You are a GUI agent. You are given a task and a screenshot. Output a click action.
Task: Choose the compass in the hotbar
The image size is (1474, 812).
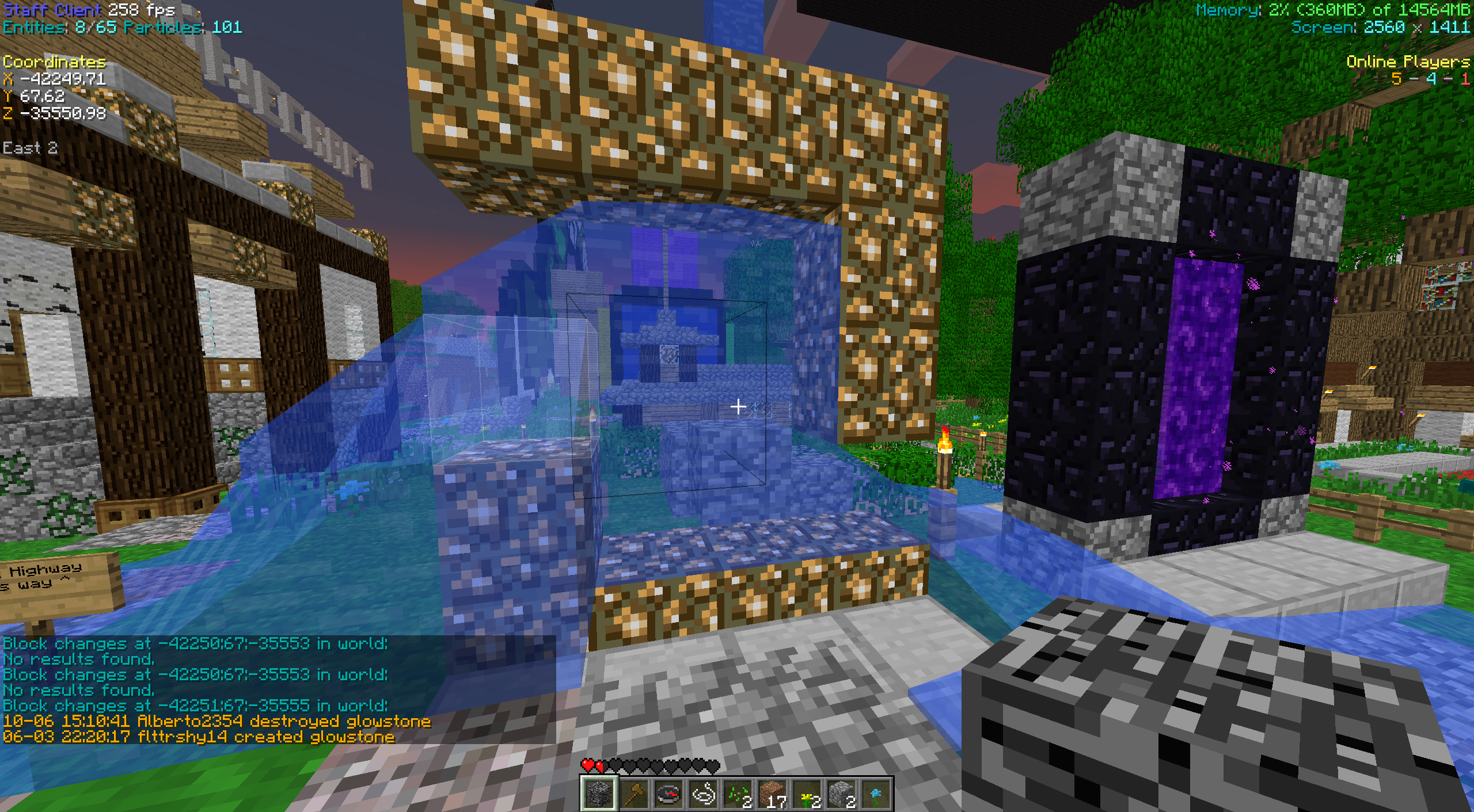coord(668,794)
